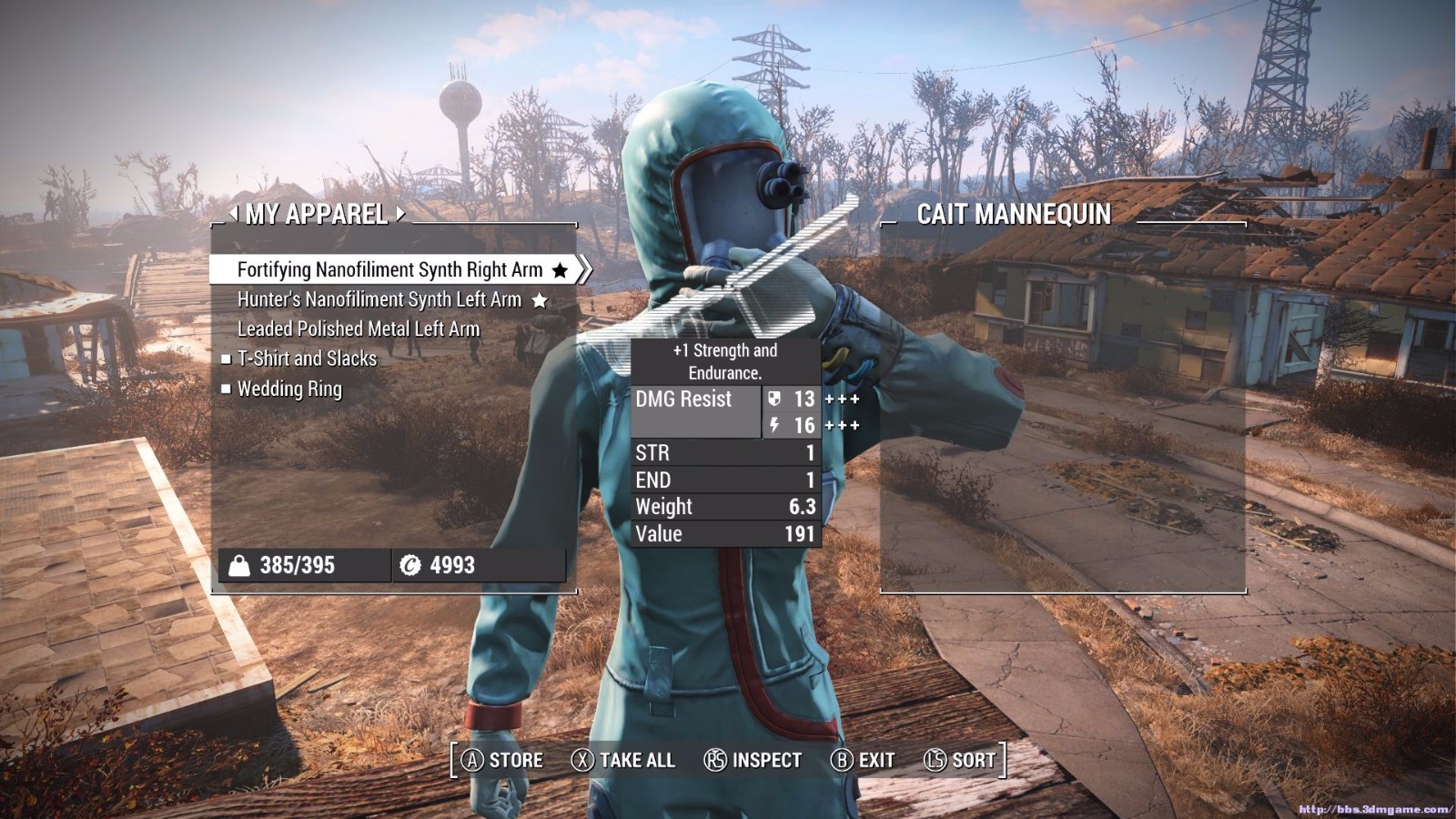Select Fortifying Nanofiliment Synth Right Arm
1456x819 pixels.
coord(389,269)
